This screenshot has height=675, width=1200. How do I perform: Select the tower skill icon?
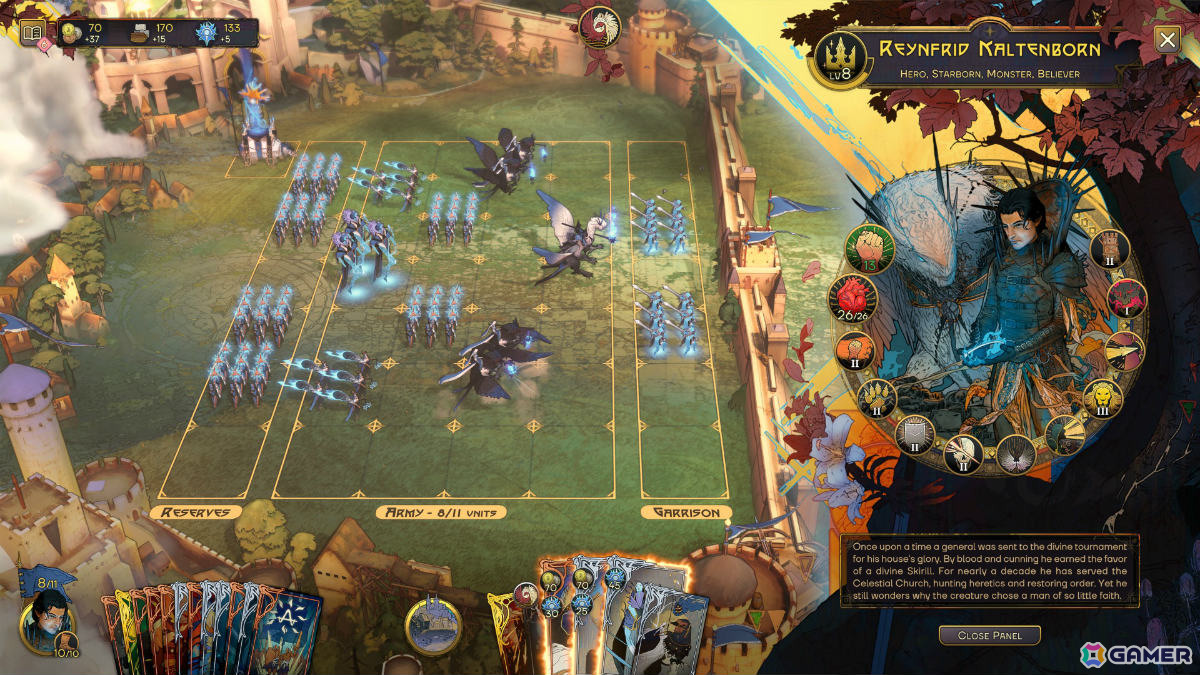(1109, 249)
